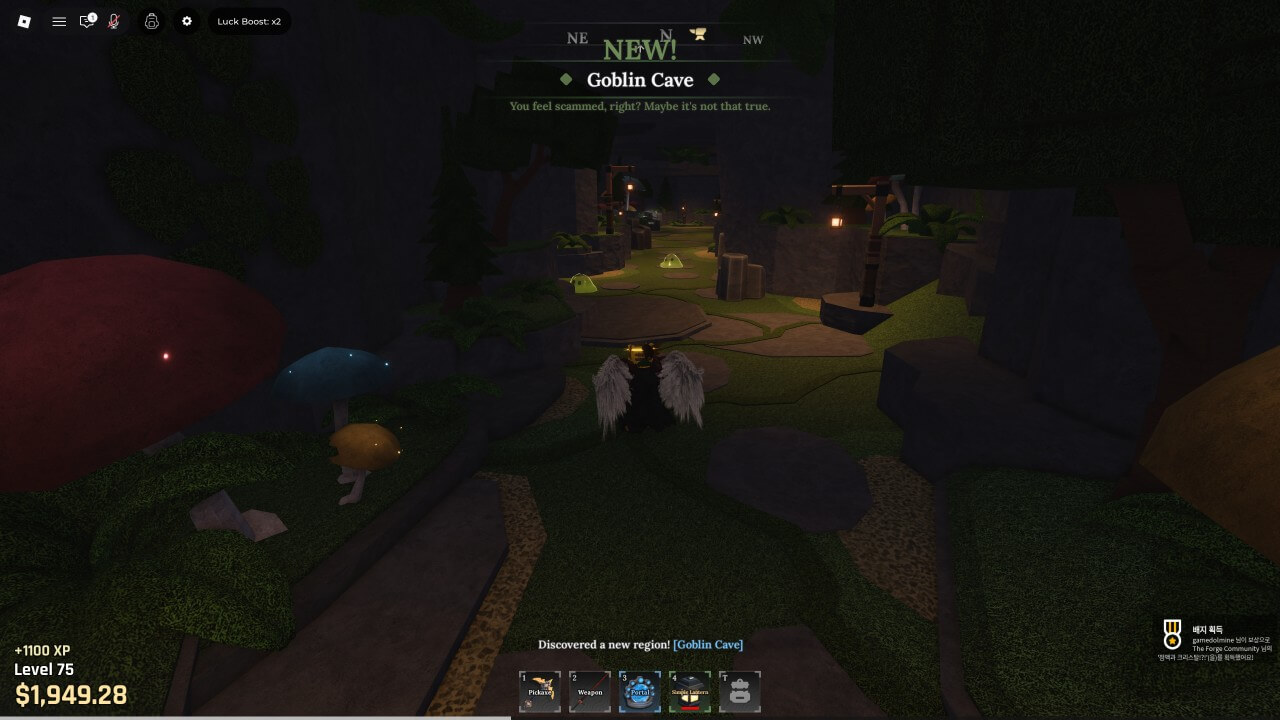Open the Roblox logo menu

pos(25,21)
